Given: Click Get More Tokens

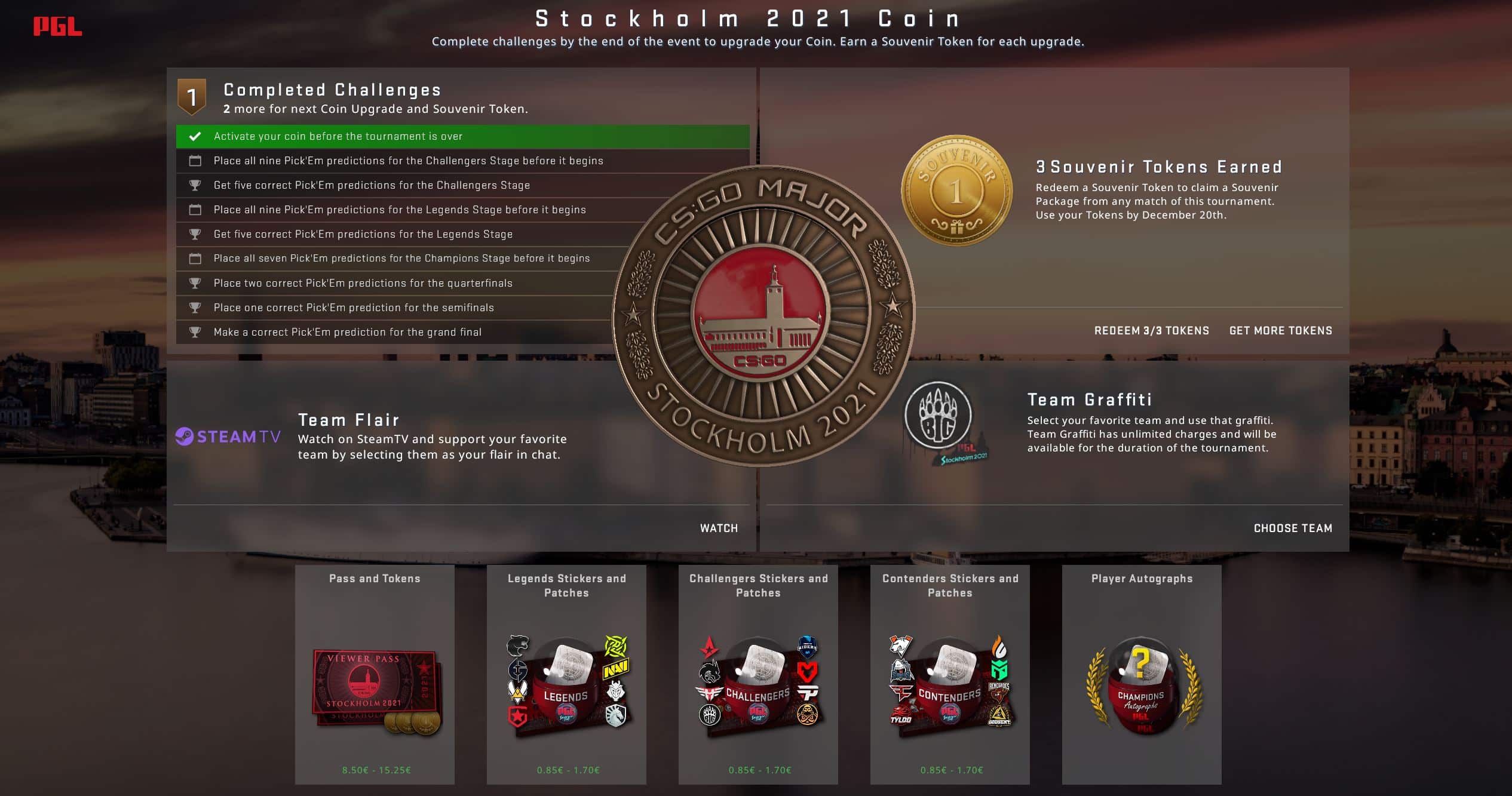Looking at the screenshot, I should 1280,331.
